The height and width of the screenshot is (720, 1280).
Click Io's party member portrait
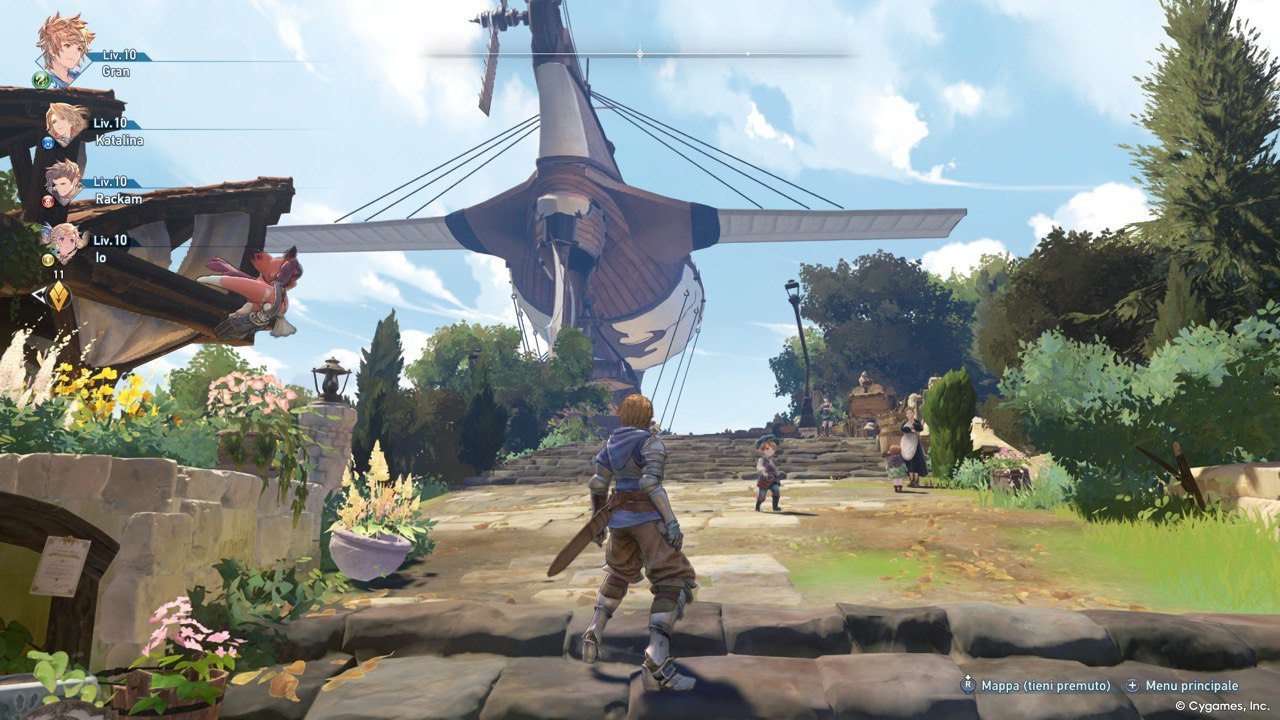click(66, 241)
